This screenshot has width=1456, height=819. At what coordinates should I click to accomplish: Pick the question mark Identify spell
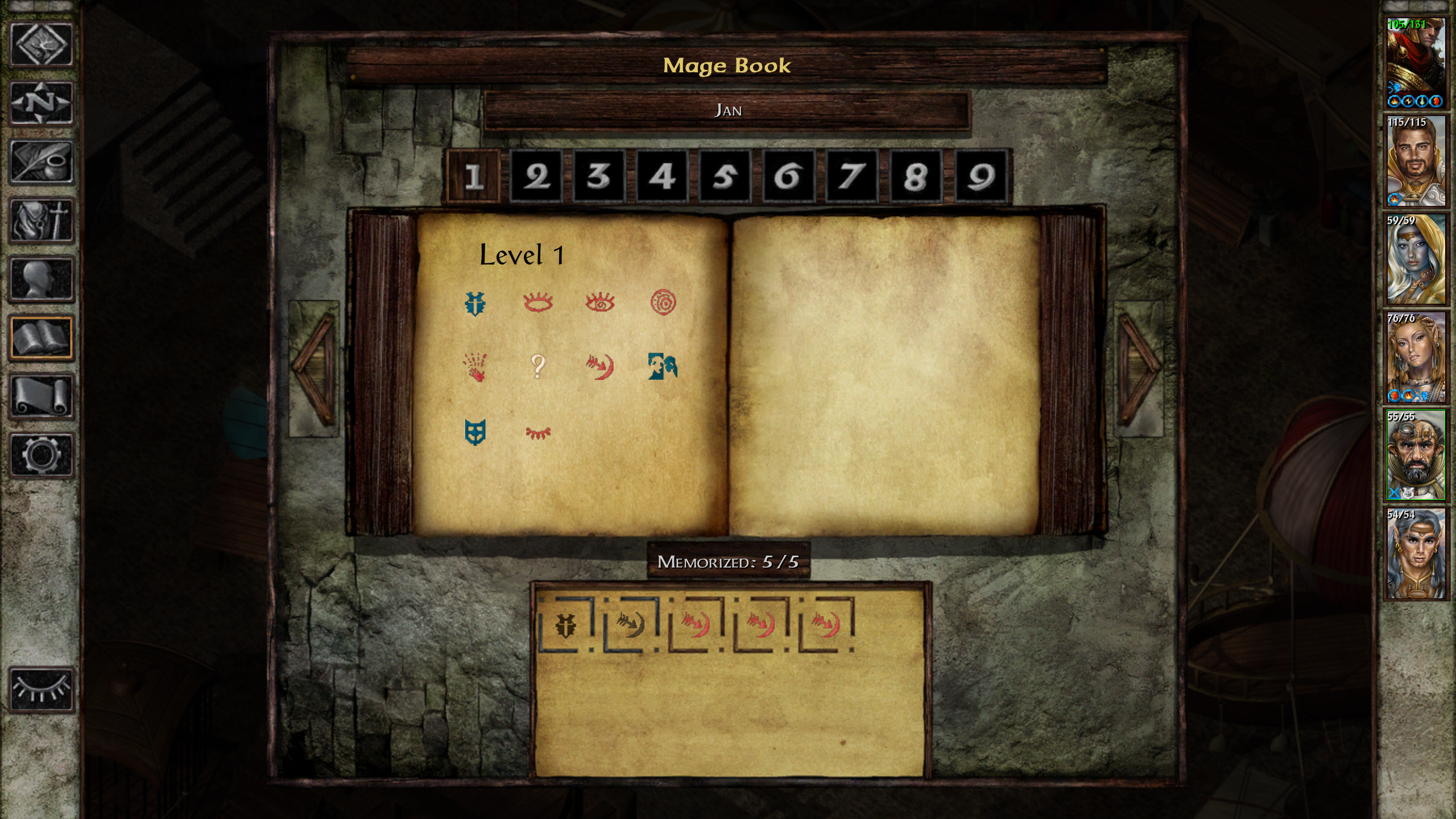537,366
